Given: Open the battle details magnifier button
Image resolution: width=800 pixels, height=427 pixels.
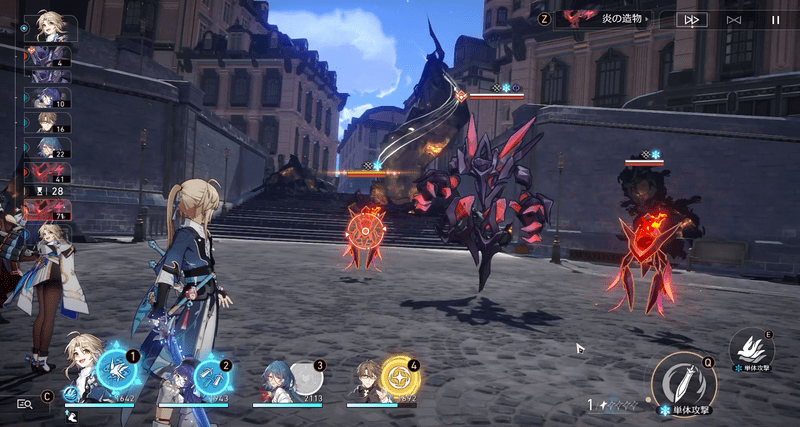Looking at the screenshot, I should coord(25,403).
